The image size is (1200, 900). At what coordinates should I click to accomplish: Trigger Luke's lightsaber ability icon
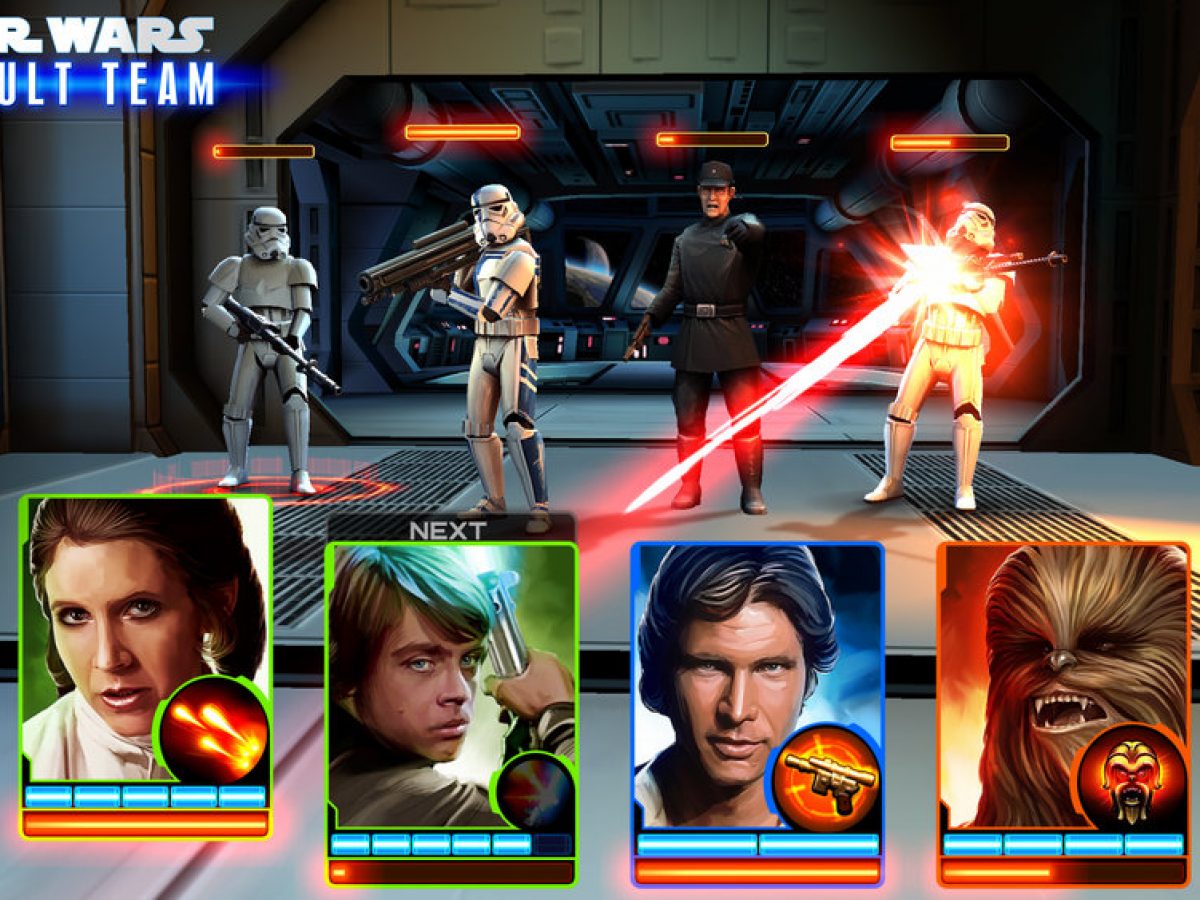[x=535, y=790]
